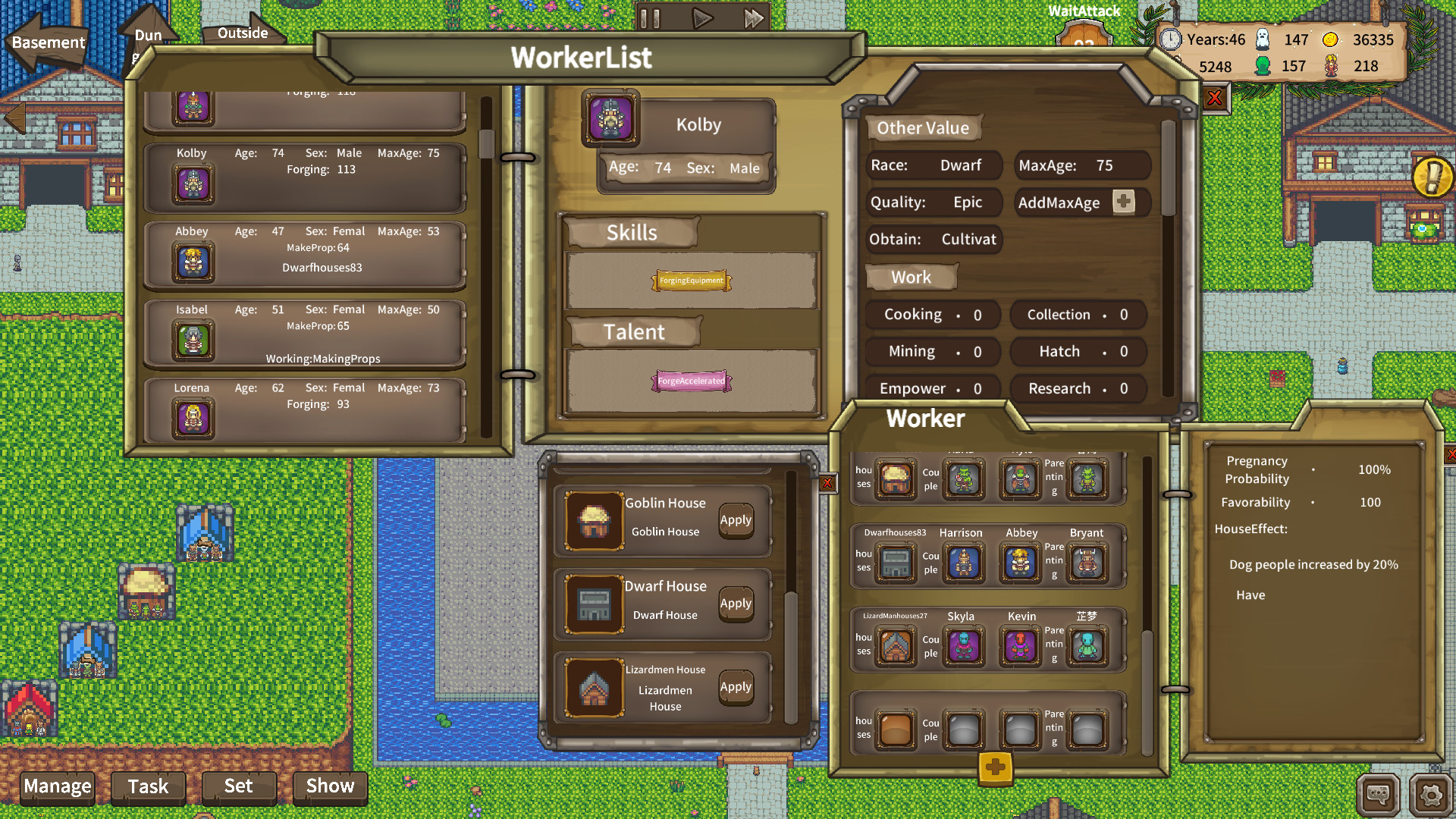
Task: Open the Manage menu
Action: pos(58,786)
